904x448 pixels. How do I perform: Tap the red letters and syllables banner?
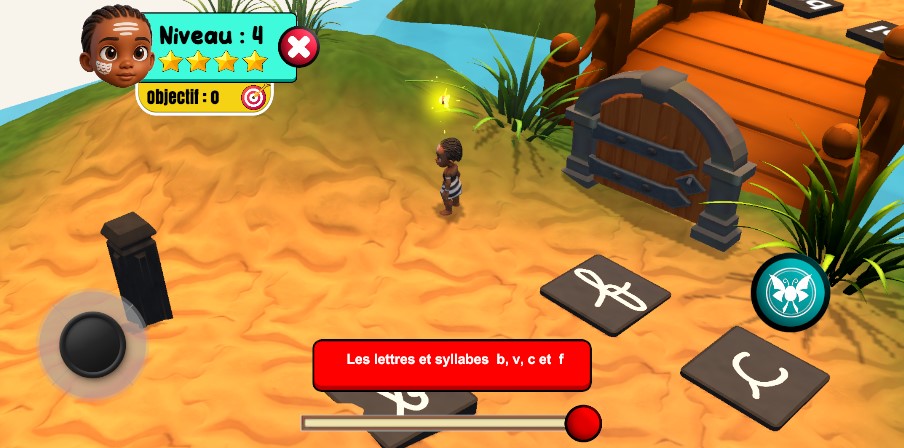(x=452, y=364)
